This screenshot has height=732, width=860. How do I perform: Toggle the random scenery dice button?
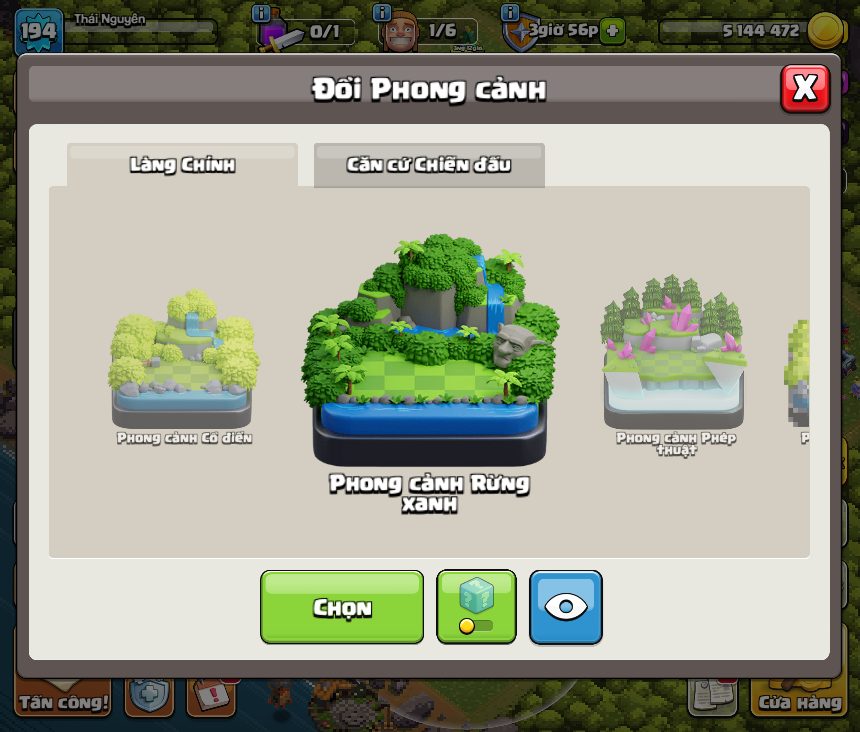click(476, 607)
